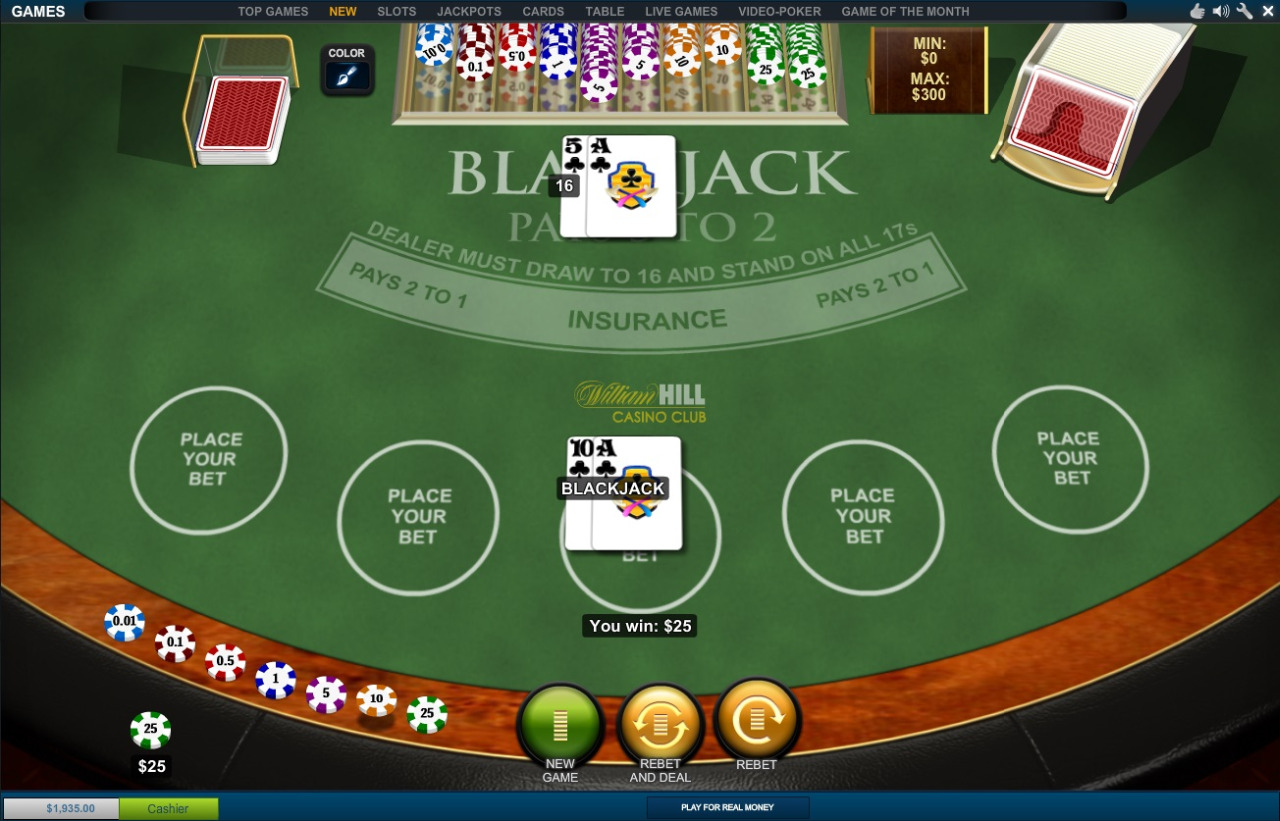Click the Rebet button
Image resolution: width=1280 pixels, height=821 pixels.
click(757, 720)
